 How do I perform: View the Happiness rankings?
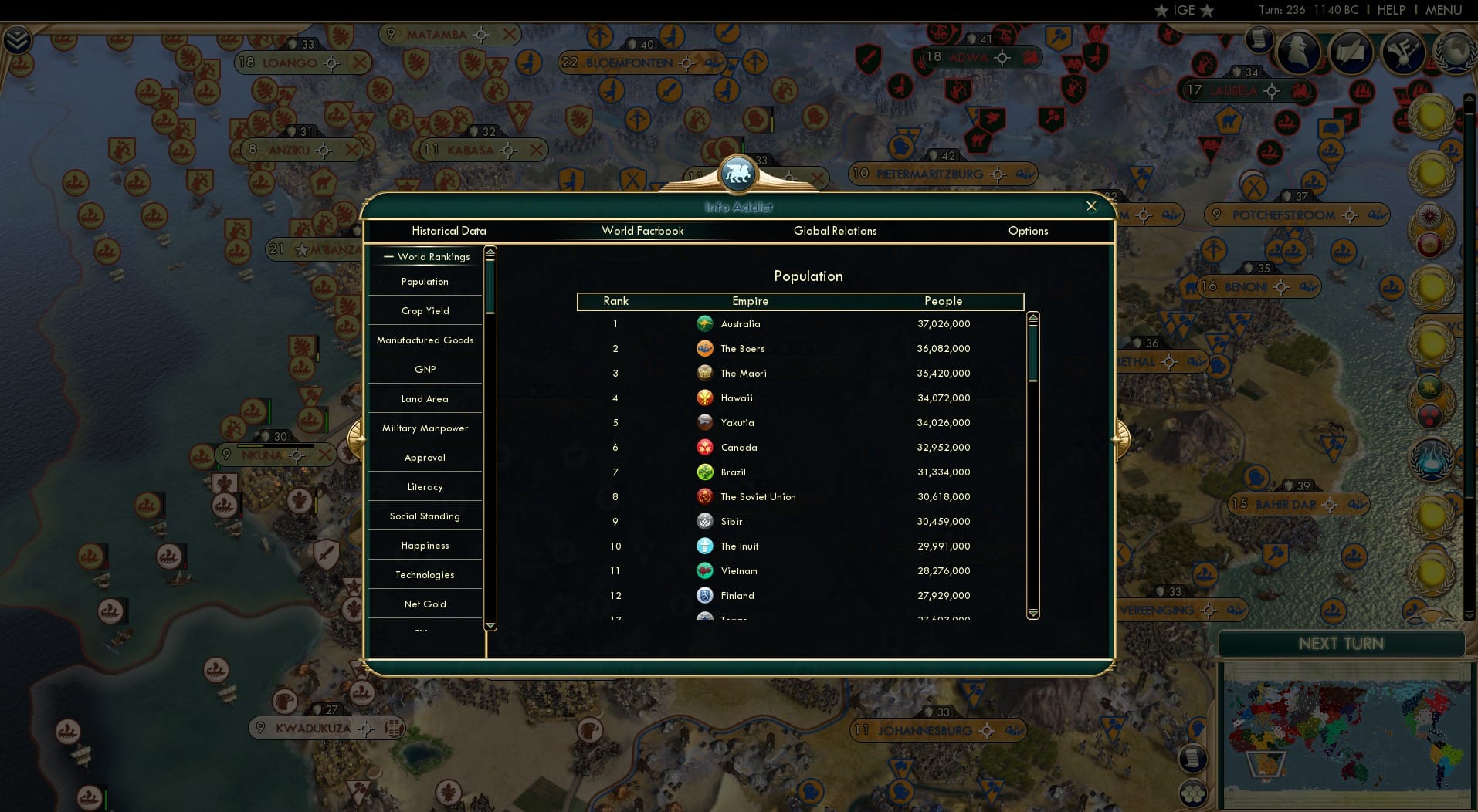coord(425,545)
